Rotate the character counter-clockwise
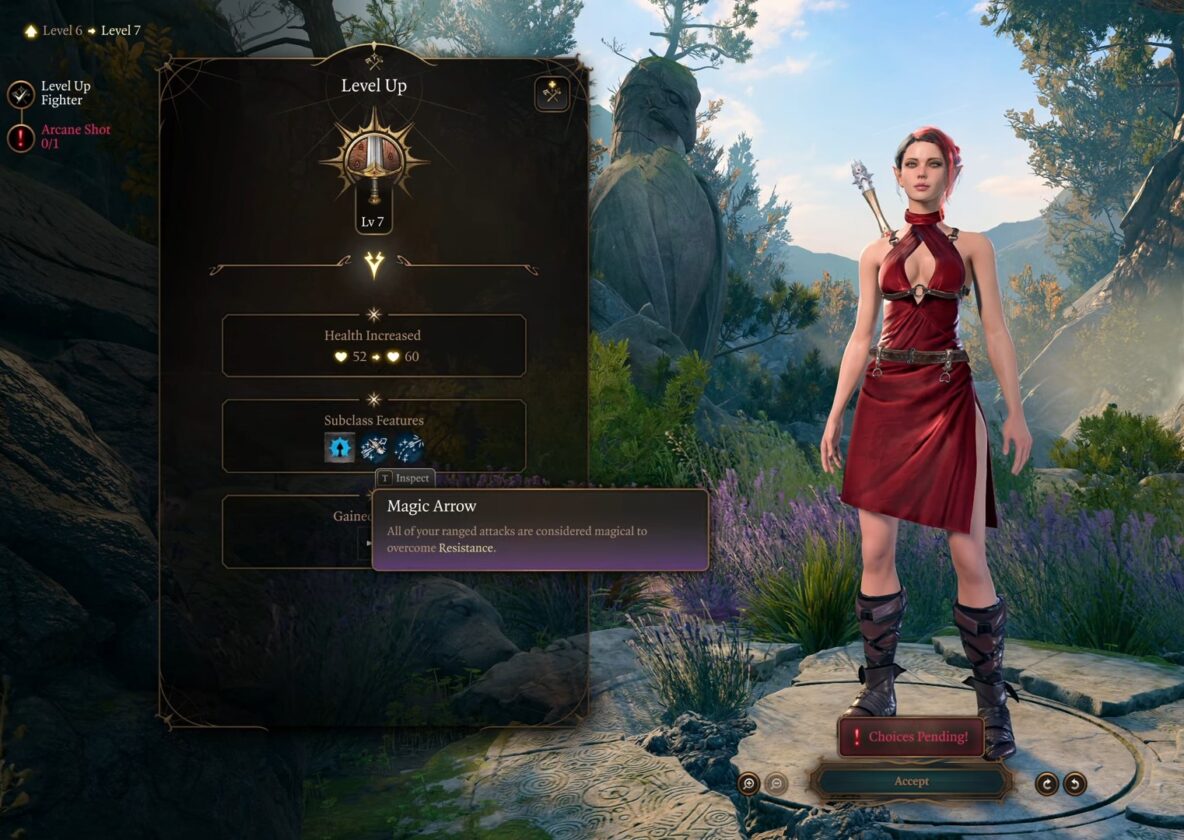This screenshot has width=1184, height=840. click(1075, 784)
